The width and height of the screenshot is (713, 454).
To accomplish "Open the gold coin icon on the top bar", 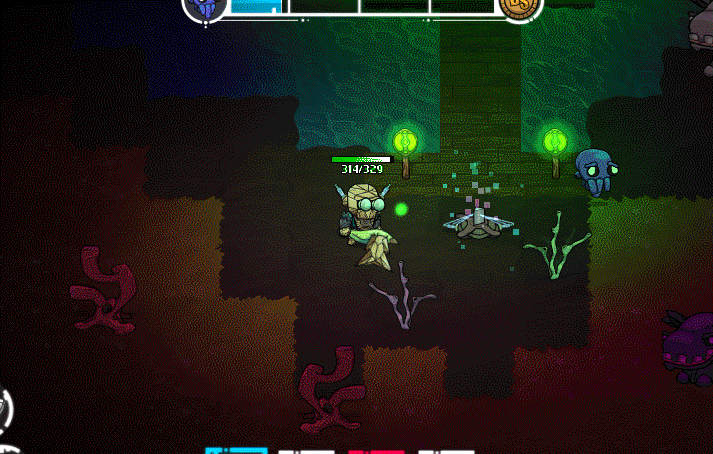I will (521, 6).
